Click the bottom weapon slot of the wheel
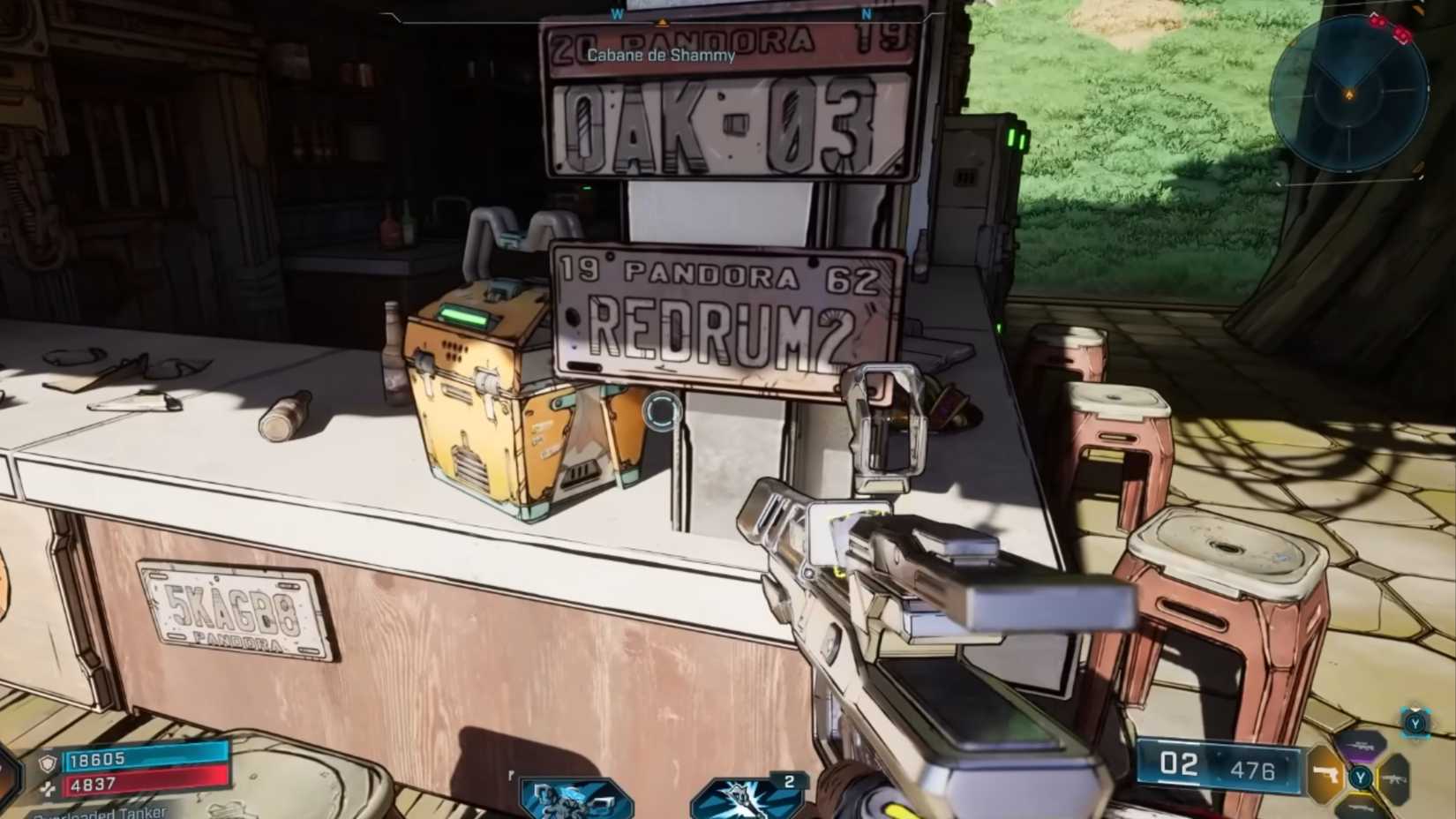The height and width of the screenshot is (819, 1456). pyautogui.click(x=1360, y=808)
